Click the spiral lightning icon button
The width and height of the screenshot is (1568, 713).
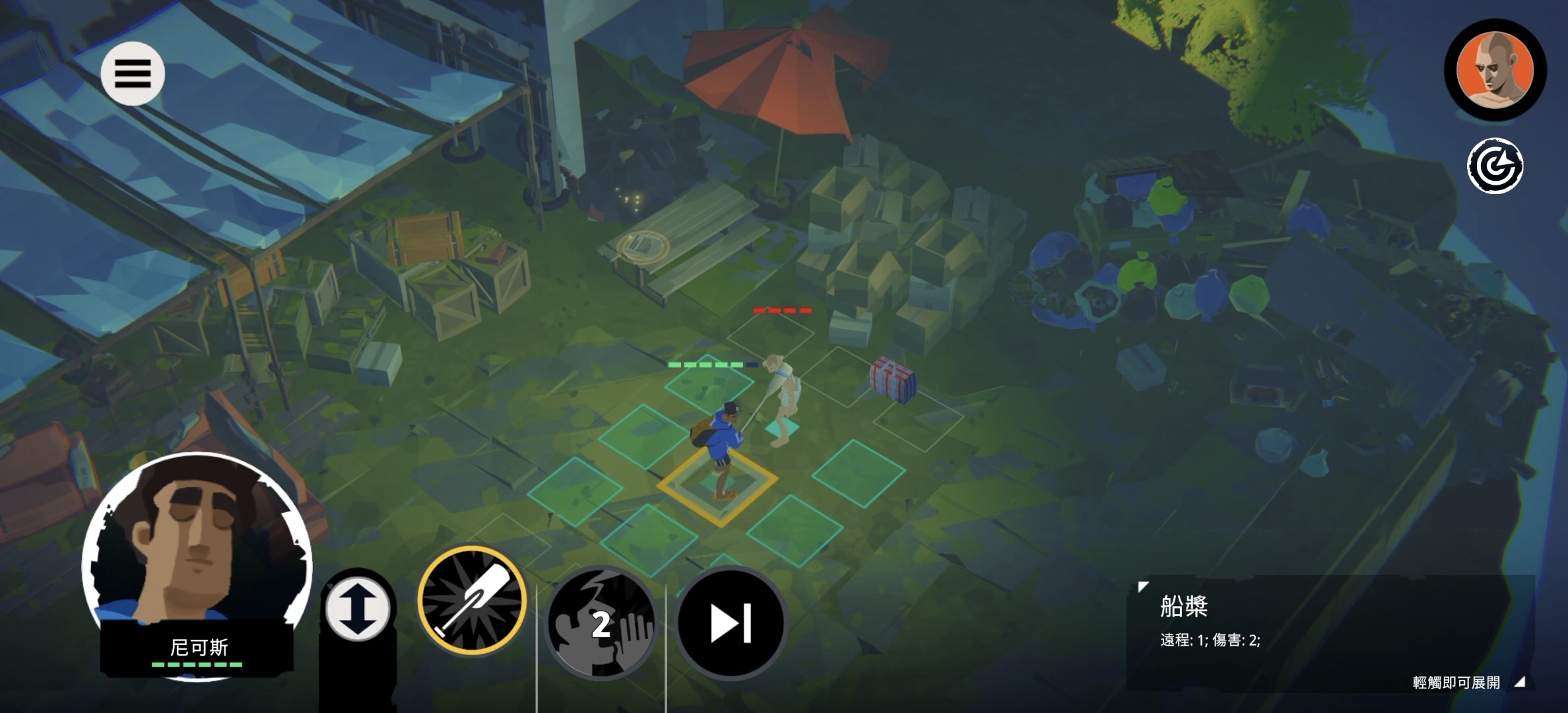(x=1495, y=166)
